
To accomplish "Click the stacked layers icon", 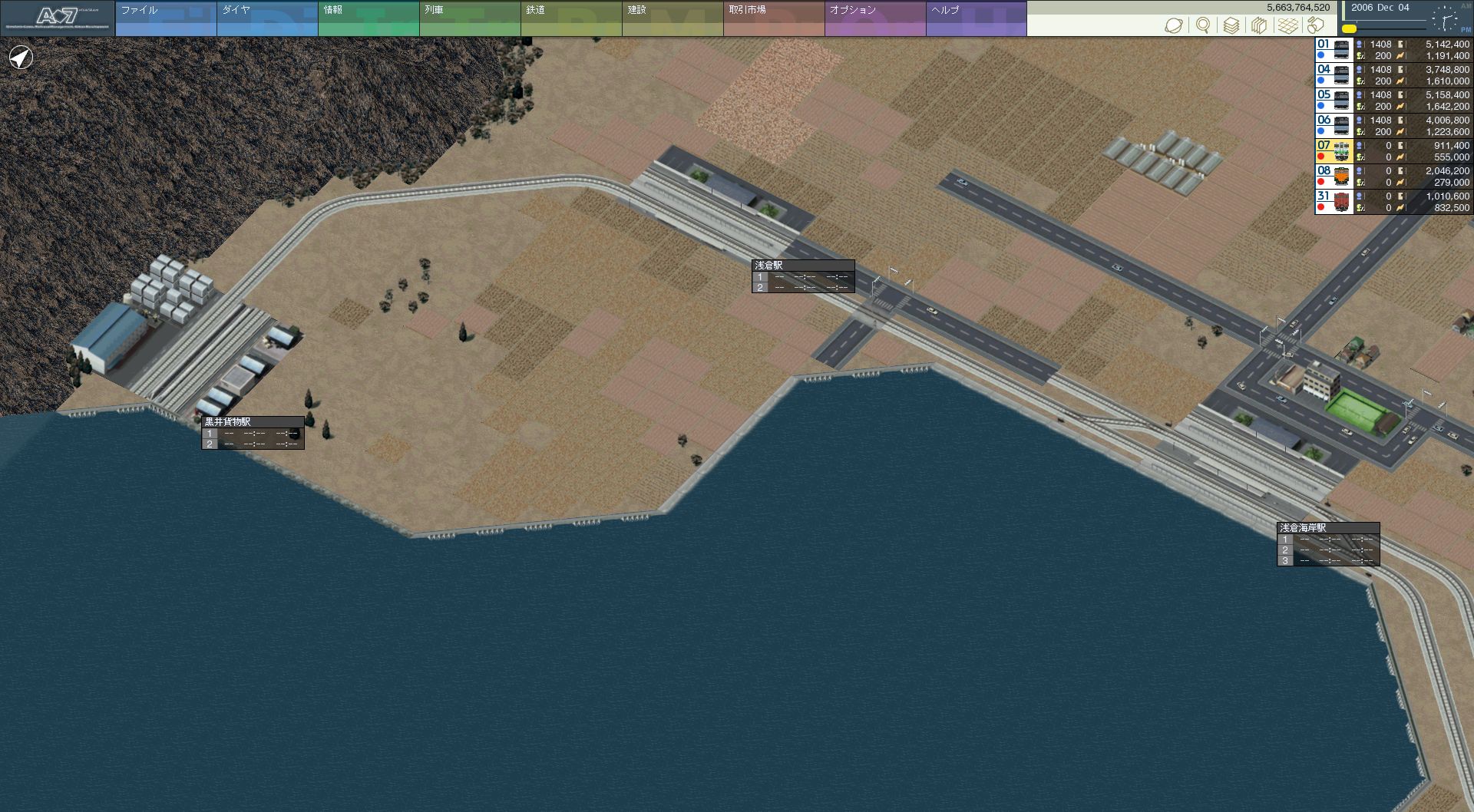I will pyautogui.click(x=1231, y=25).
